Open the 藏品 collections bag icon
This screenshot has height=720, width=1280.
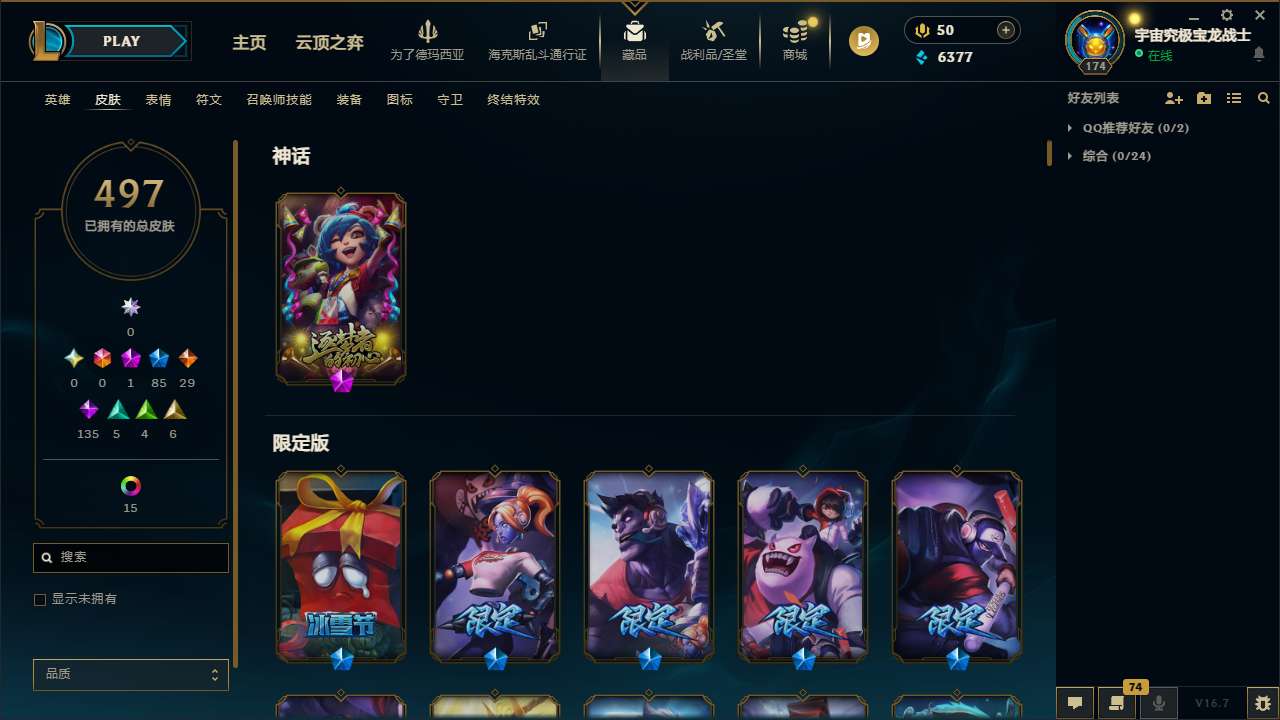point(634,40)
